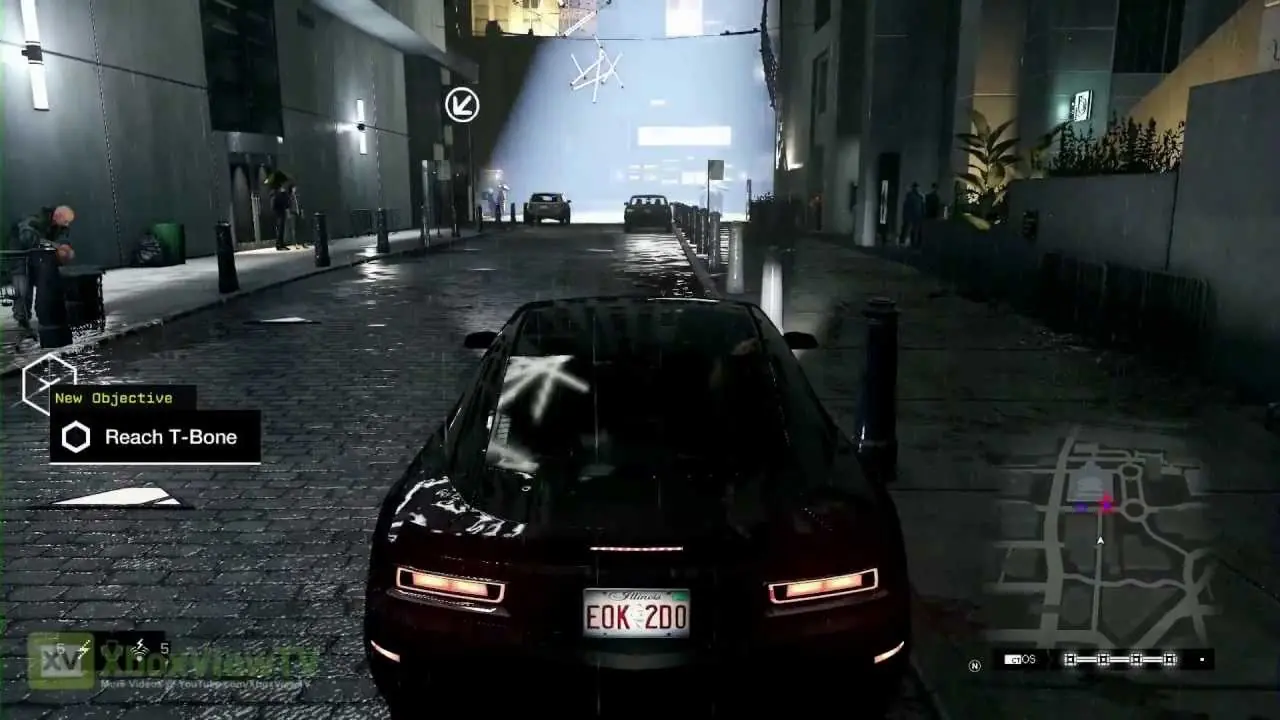Image resolution: width=1280 pixels, height=720 pixels.
Task: Toggle the third segment of the cTOS meter
Action: (x=1136, y=658)
